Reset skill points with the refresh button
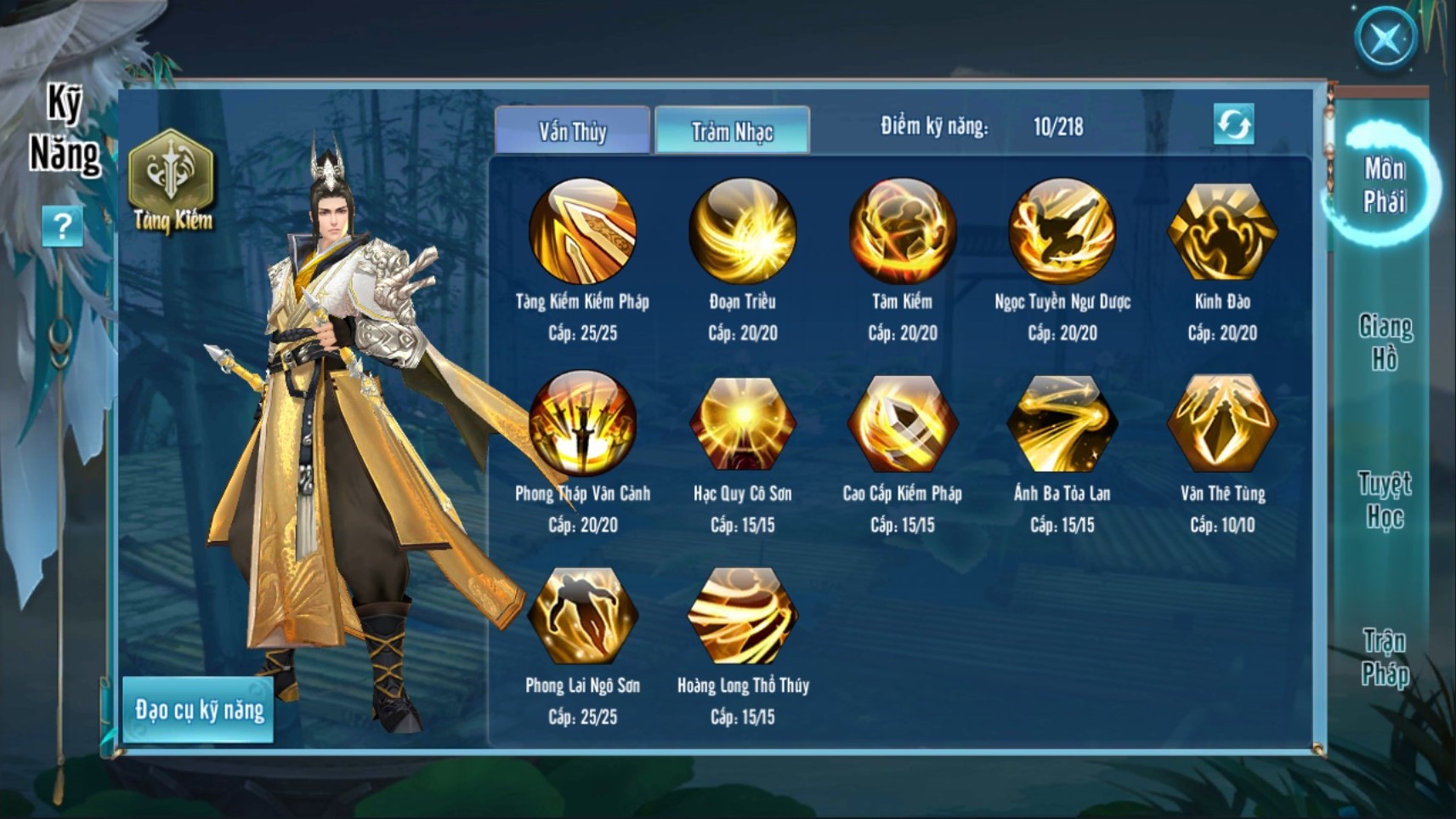Screen dimensions: 1456x819 [1233, 125]
